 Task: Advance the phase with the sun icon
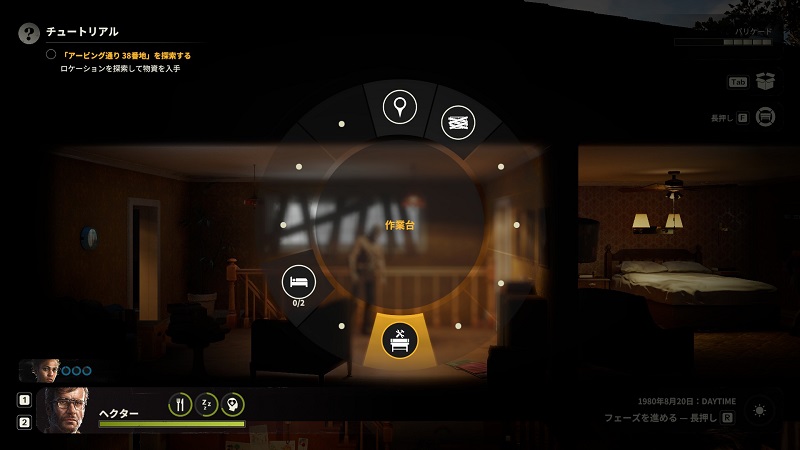click(760, 411)
